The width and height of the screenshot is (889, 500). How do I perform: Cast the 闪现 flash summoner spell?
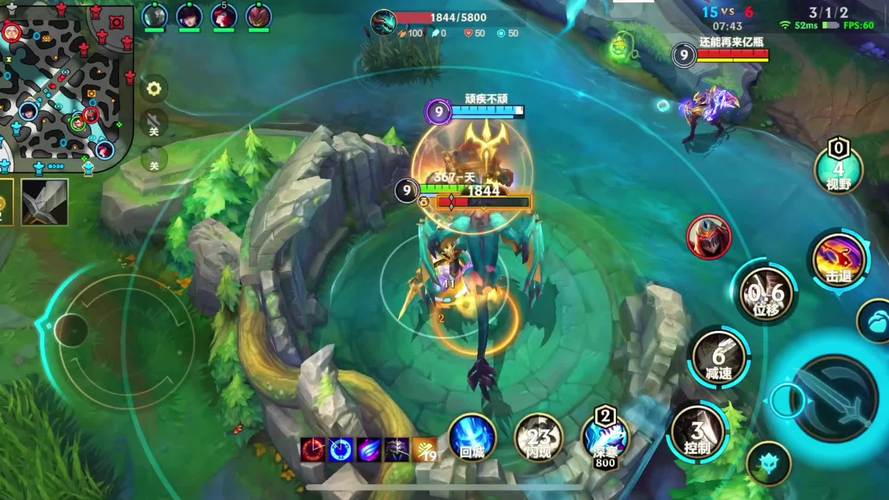pos(538,438)
